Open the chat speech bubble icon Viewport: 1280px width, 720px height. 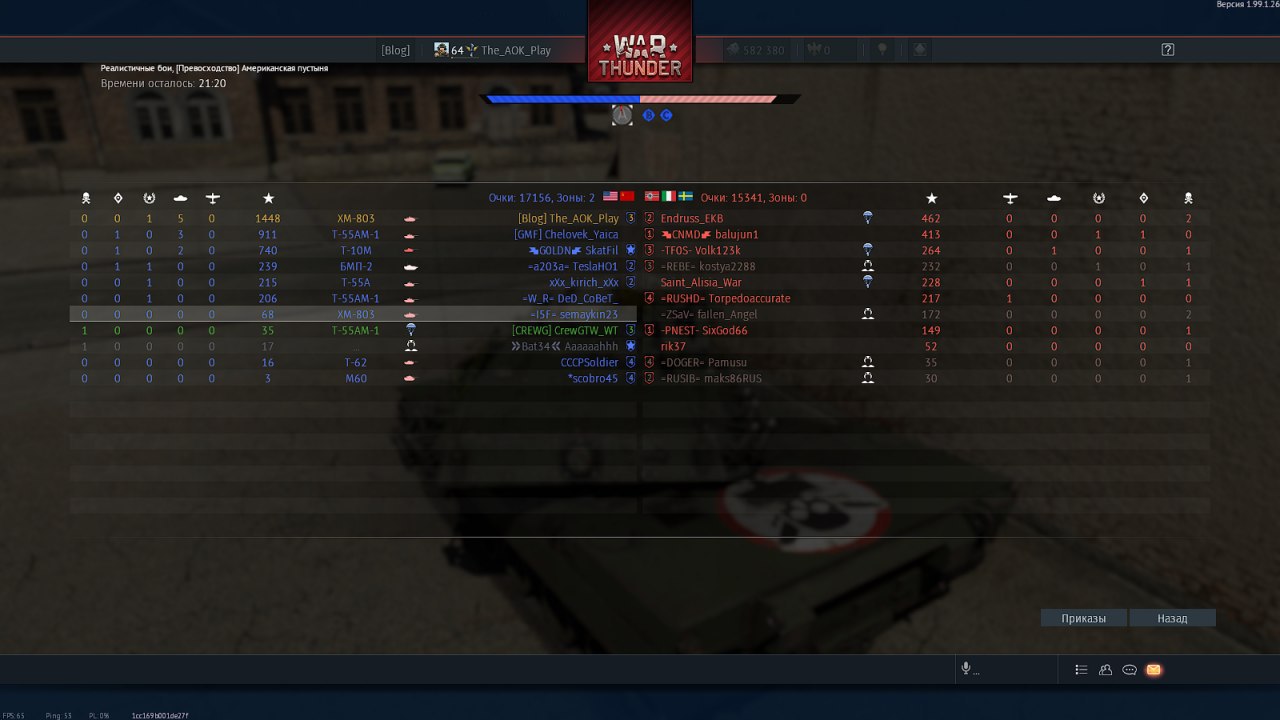tap(1129, 670)
